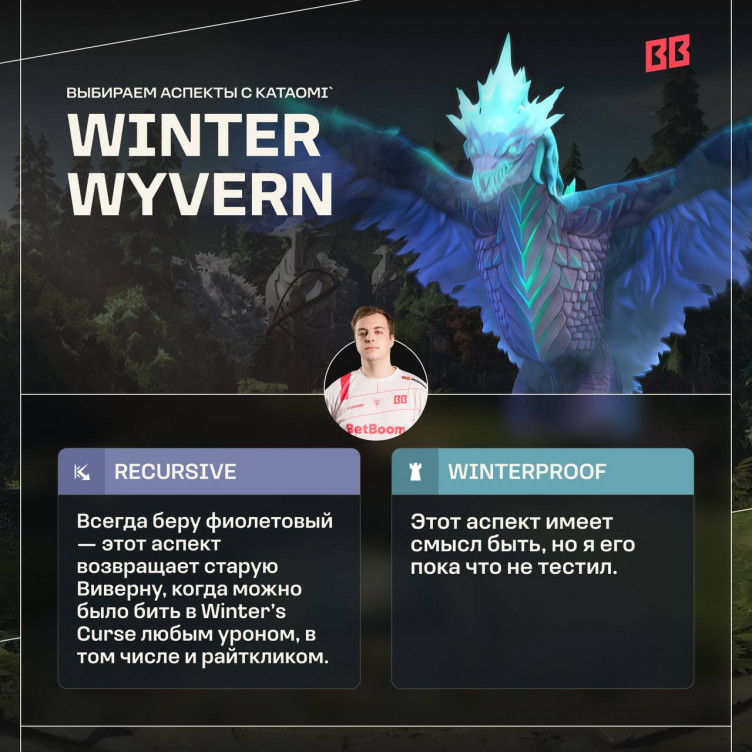Click the red BB logo
752x752 pixels.
pos(667,55)
